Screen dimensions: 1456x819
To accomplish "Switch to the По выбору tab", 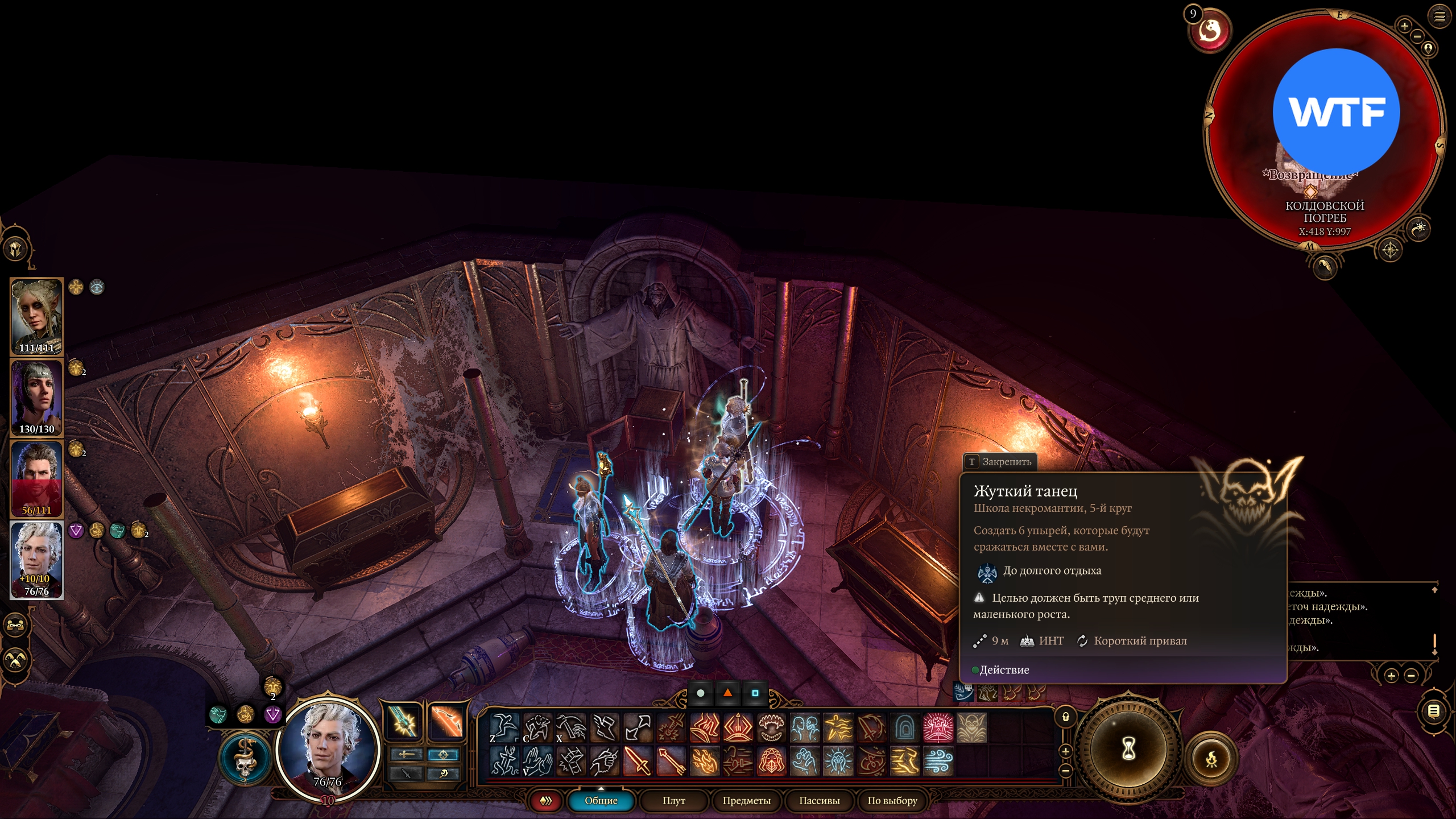I will coord(892,800).
